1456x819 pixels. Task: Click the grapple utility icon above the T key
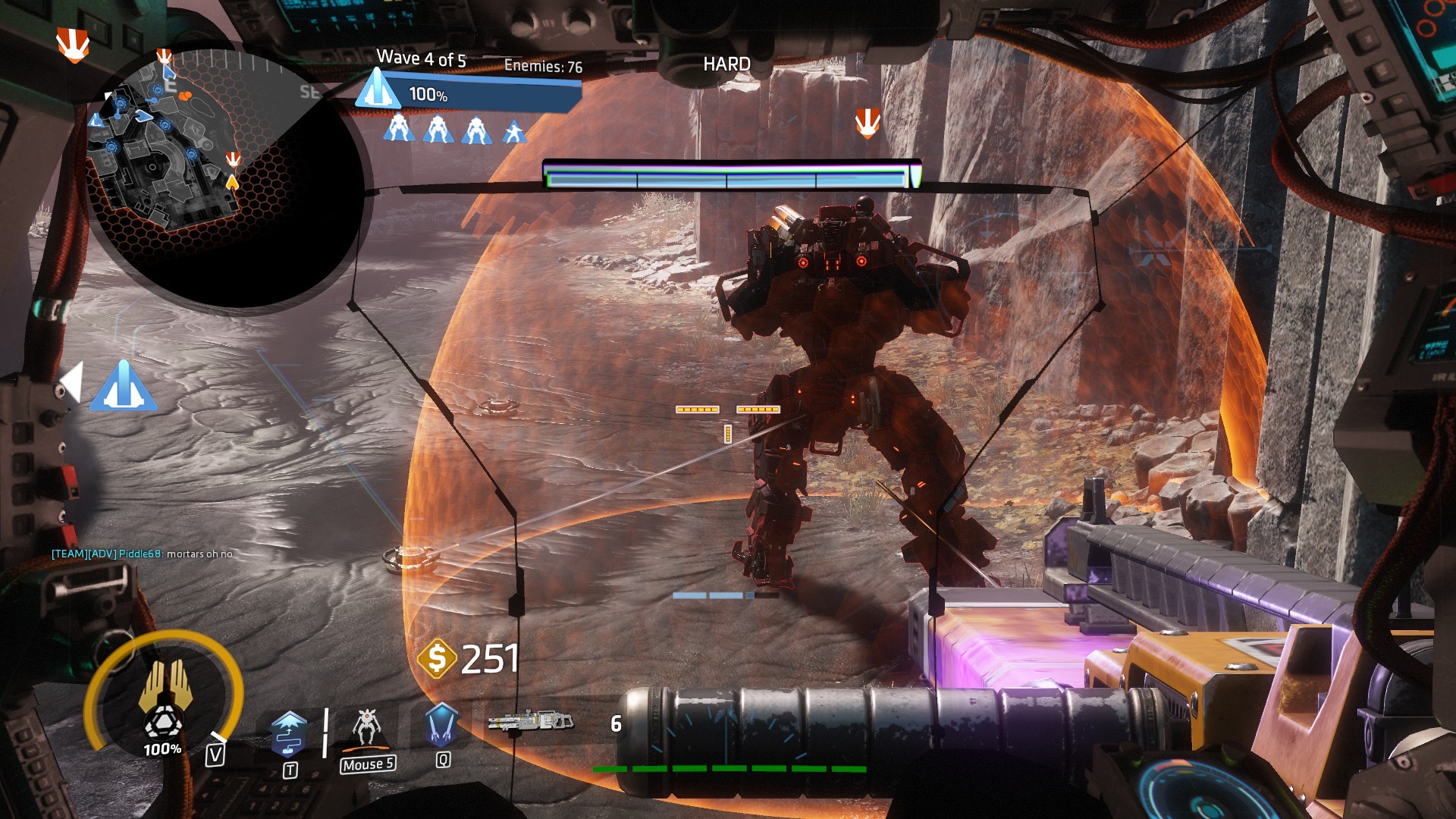pos(290,735)
